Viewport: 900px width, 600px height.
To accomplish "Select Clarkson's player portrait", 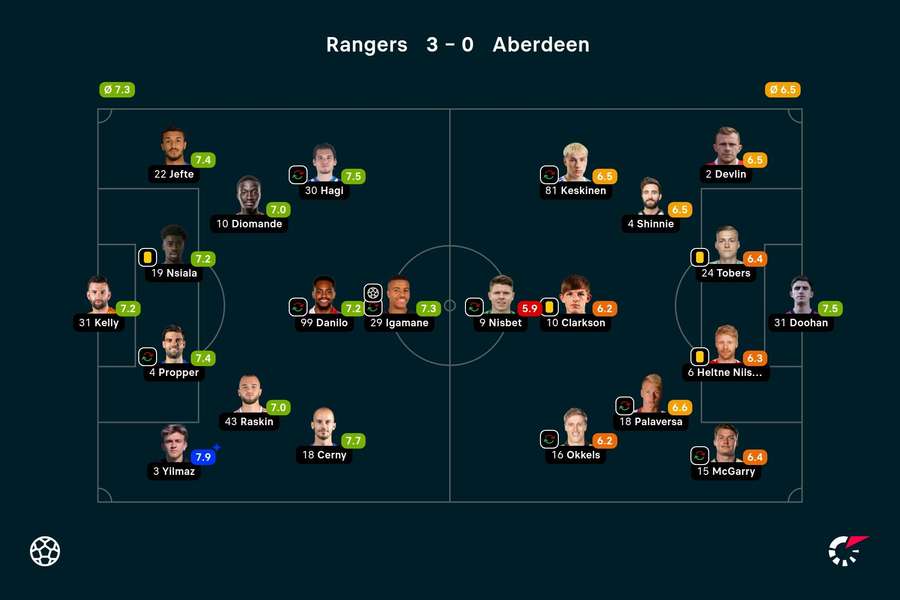I will [575, 297].
